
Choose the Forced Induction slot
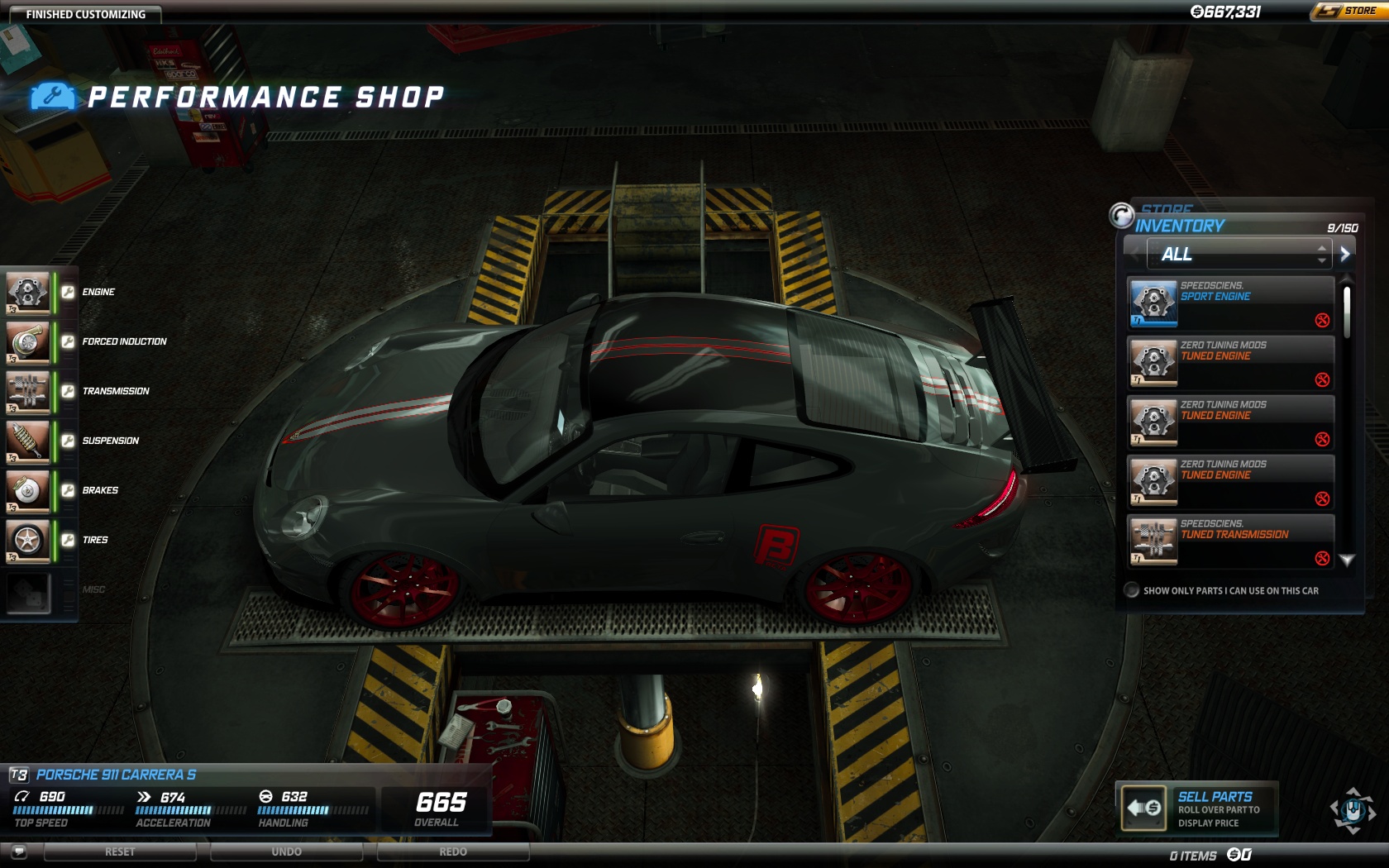coord(28,341)
